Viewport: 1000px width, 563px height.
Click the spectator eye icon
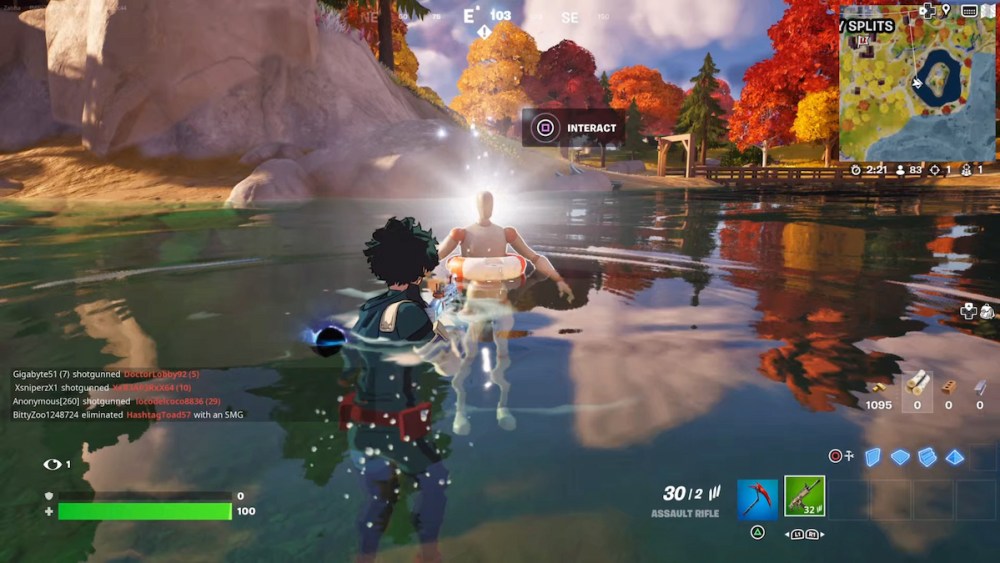52,464
